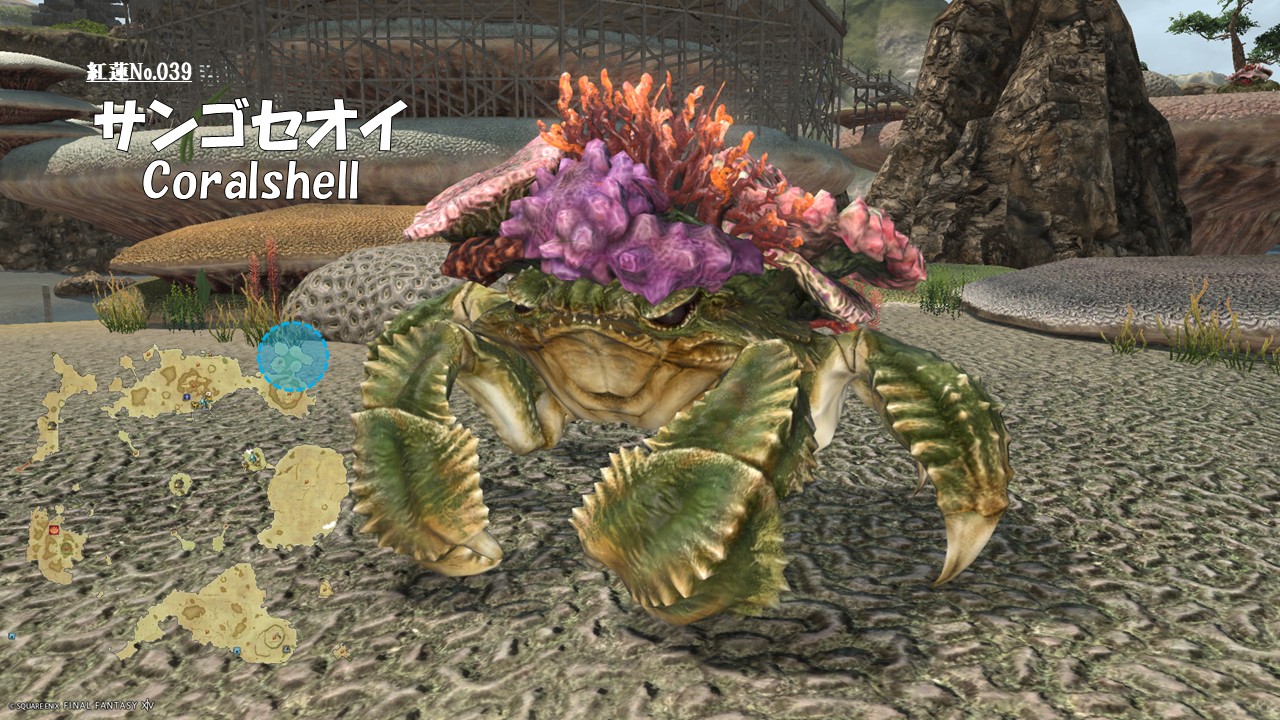
Task: Click the blue highlighted circle on the map
Action: (293, 357)
